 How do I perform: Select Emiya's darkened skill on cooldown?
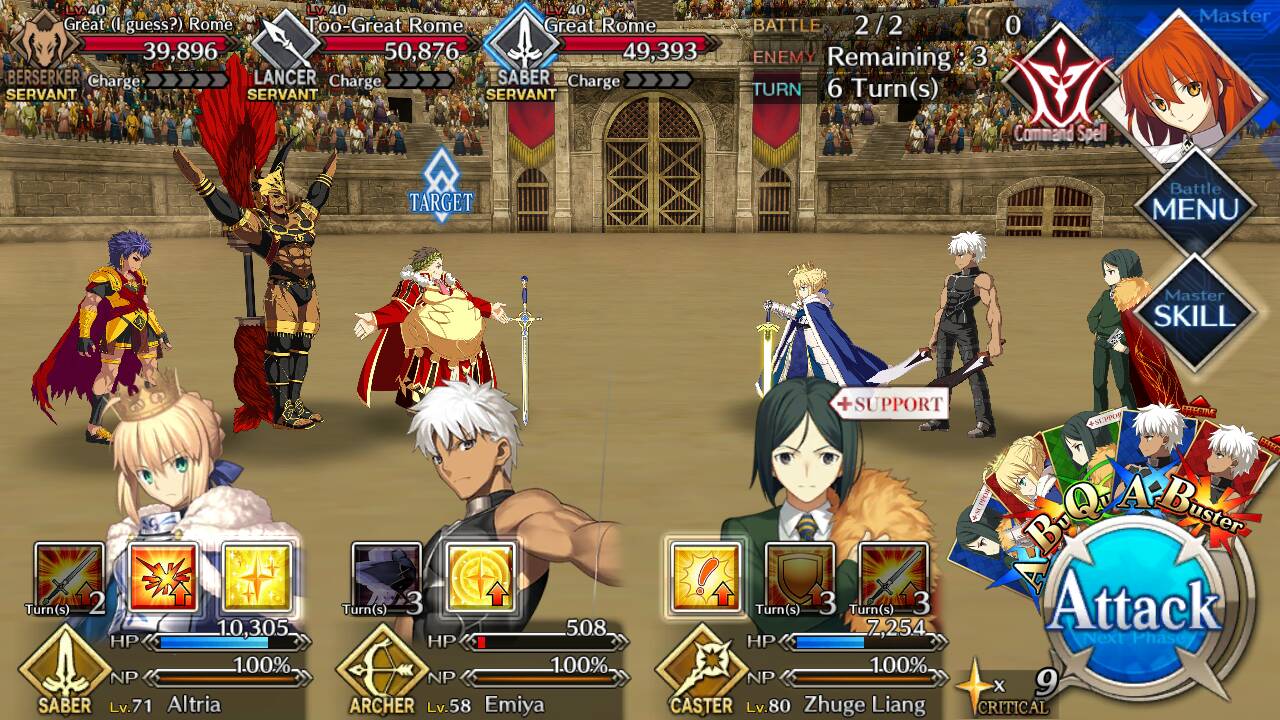387,578
